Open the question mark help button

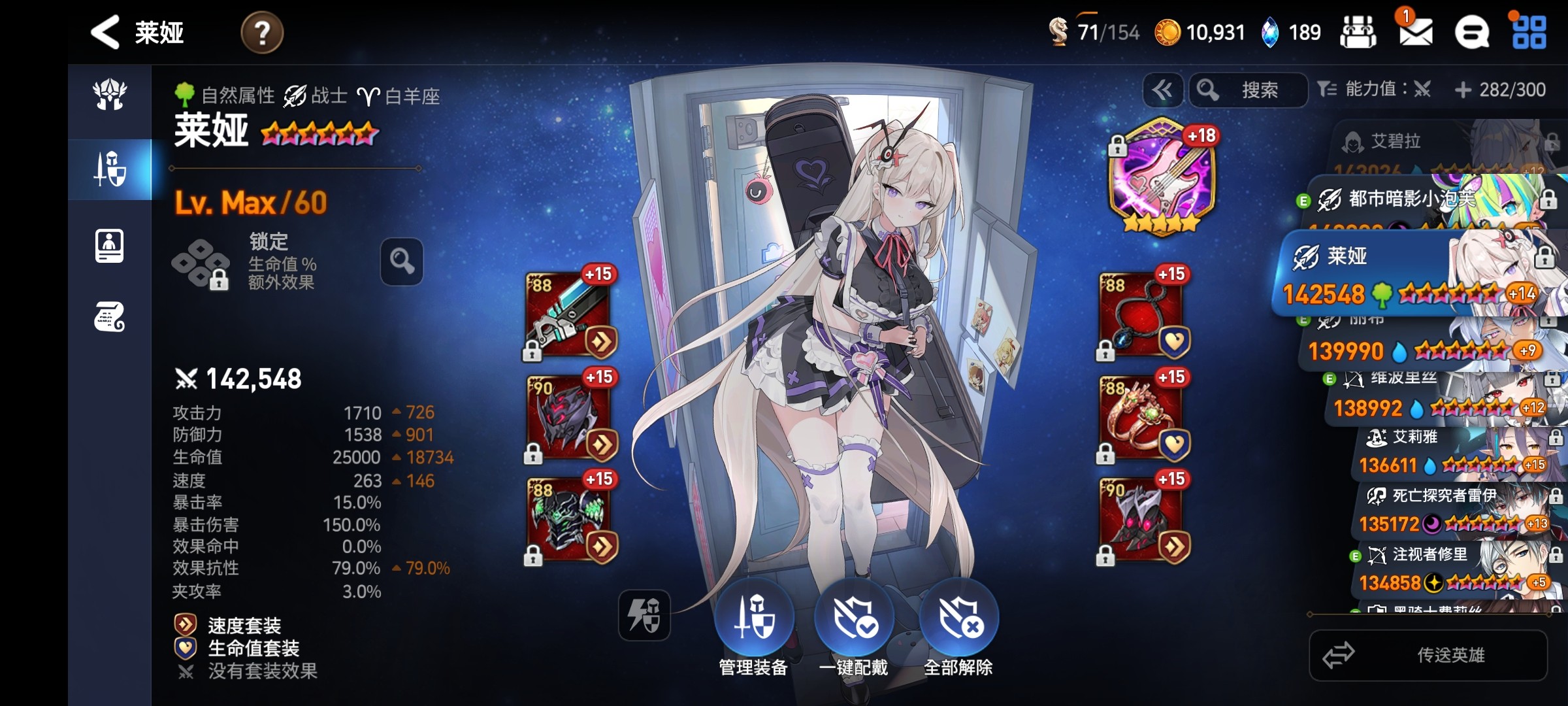[x=262, y=33]
